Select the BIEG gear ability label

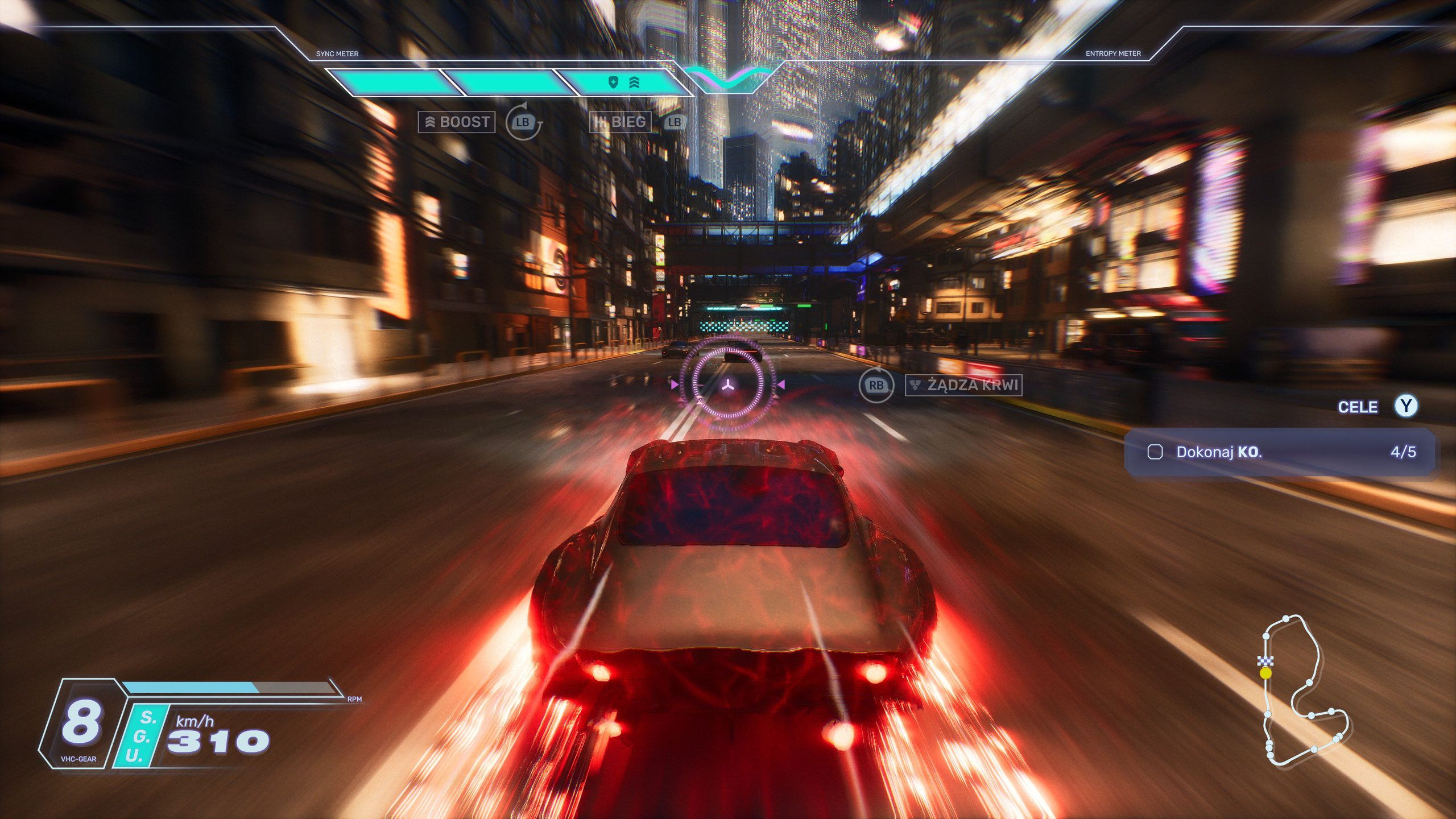point(620,122)
